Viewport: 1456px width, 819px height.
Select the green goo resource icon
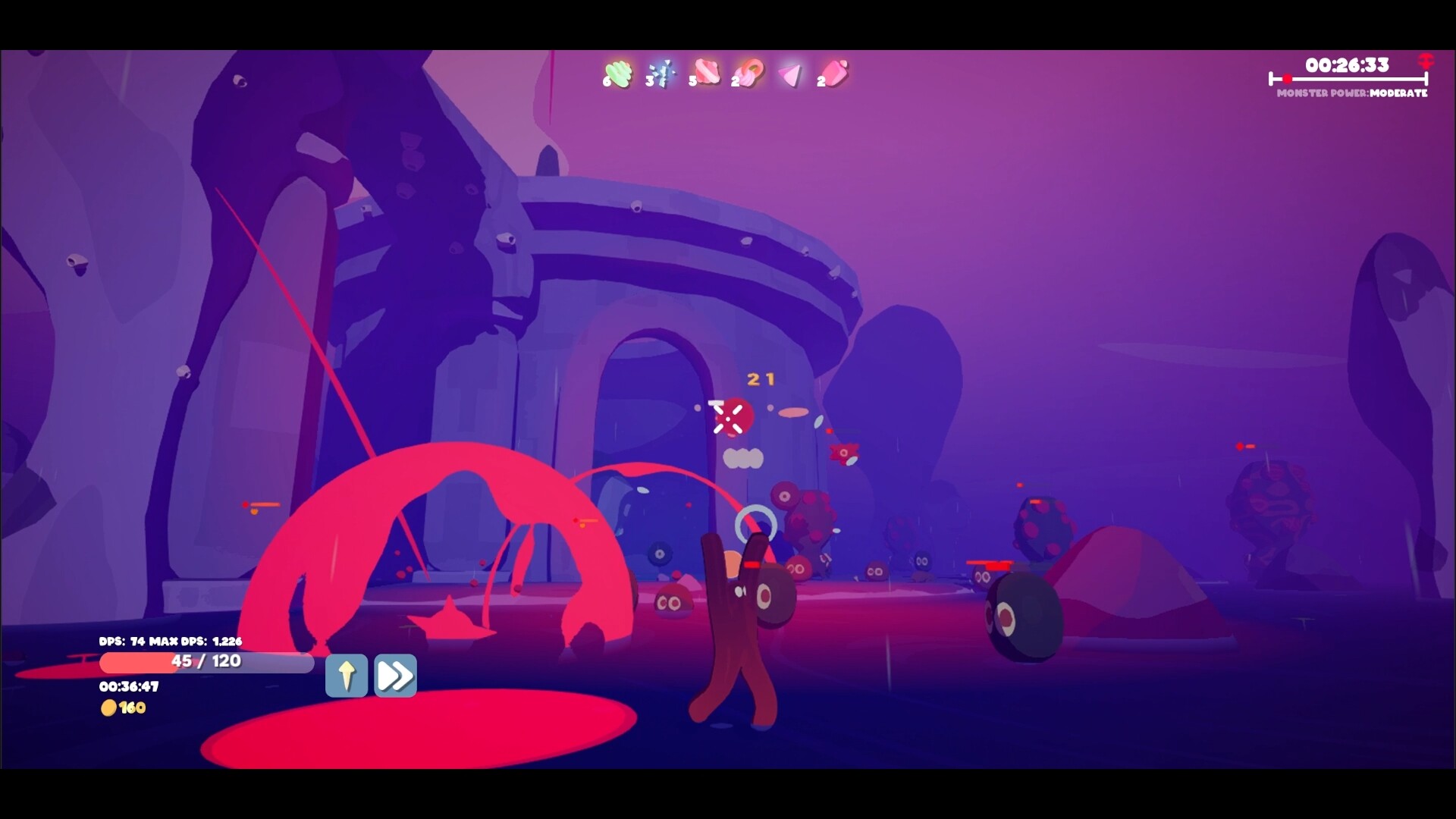coord(617,71)
